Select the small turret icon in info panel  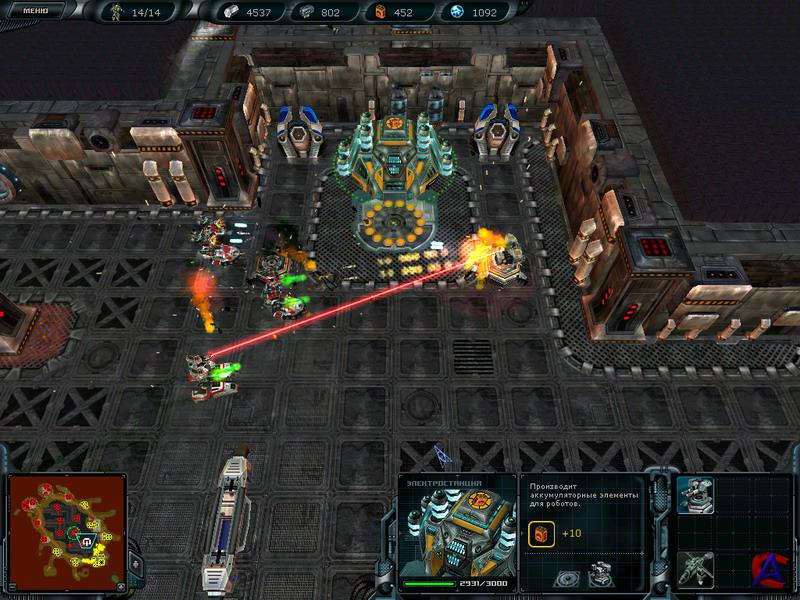pyautogui.click(x=603, y=575)
